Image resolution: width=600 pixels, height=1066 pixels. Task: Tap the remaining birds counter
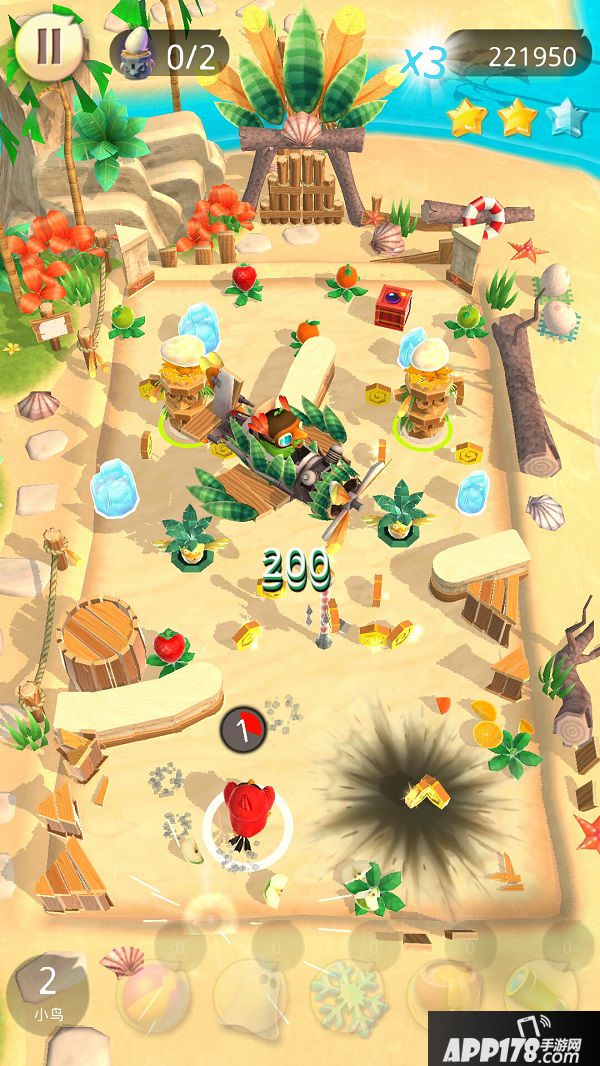point(47,990)
